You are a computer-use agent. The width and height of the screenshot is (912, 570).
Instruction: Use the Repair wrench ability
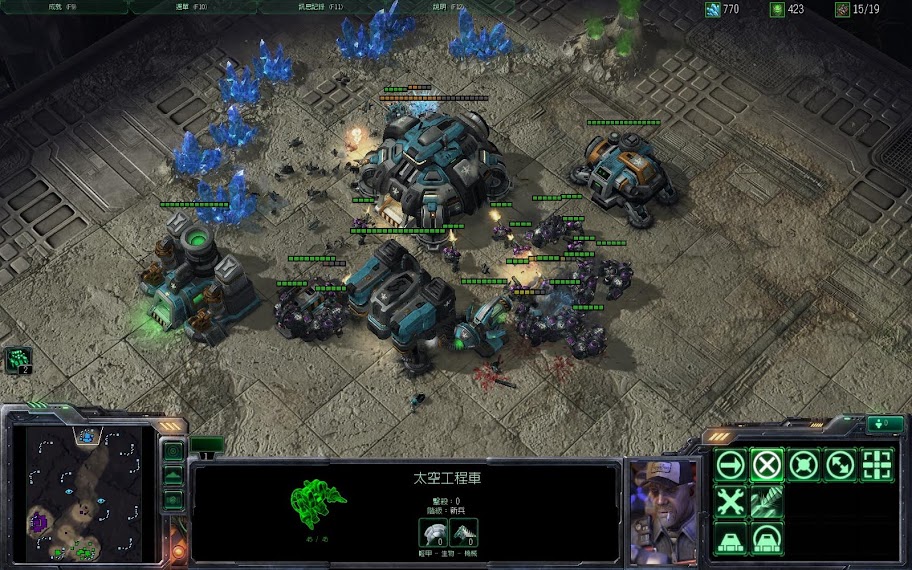pos(731,501)
